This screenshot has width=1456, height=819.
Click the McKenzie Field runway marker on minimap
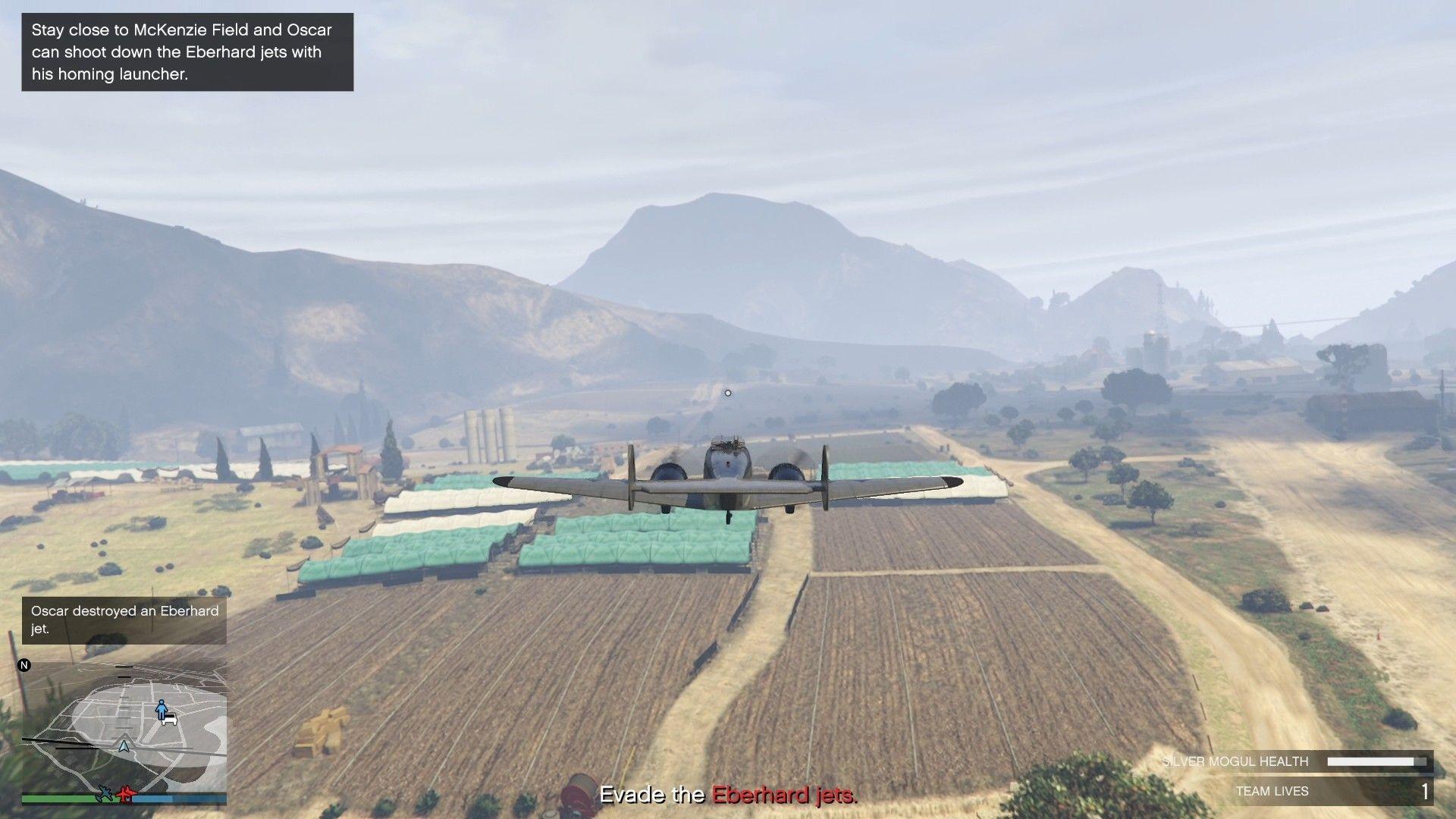(61, 741)
